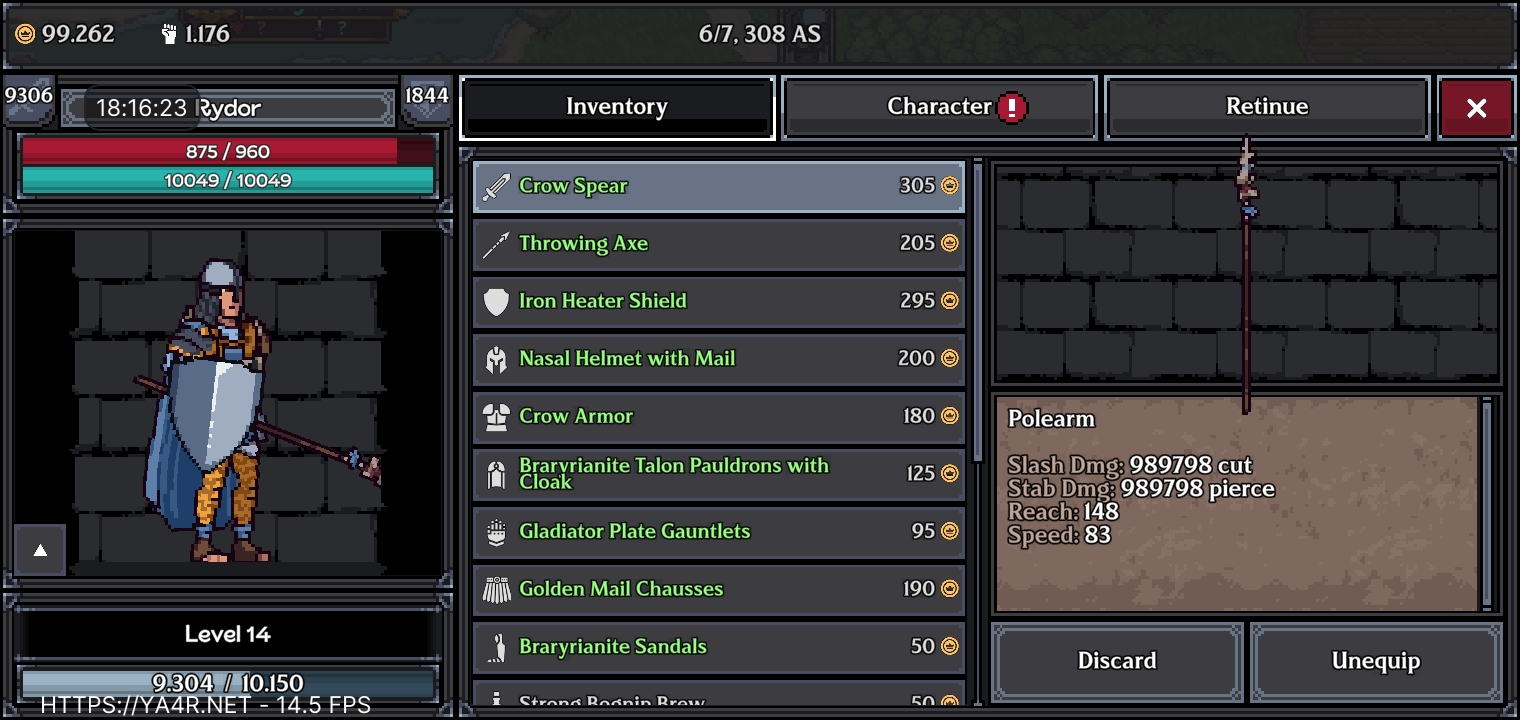Select the Crow Armor row

coord(718,416)
